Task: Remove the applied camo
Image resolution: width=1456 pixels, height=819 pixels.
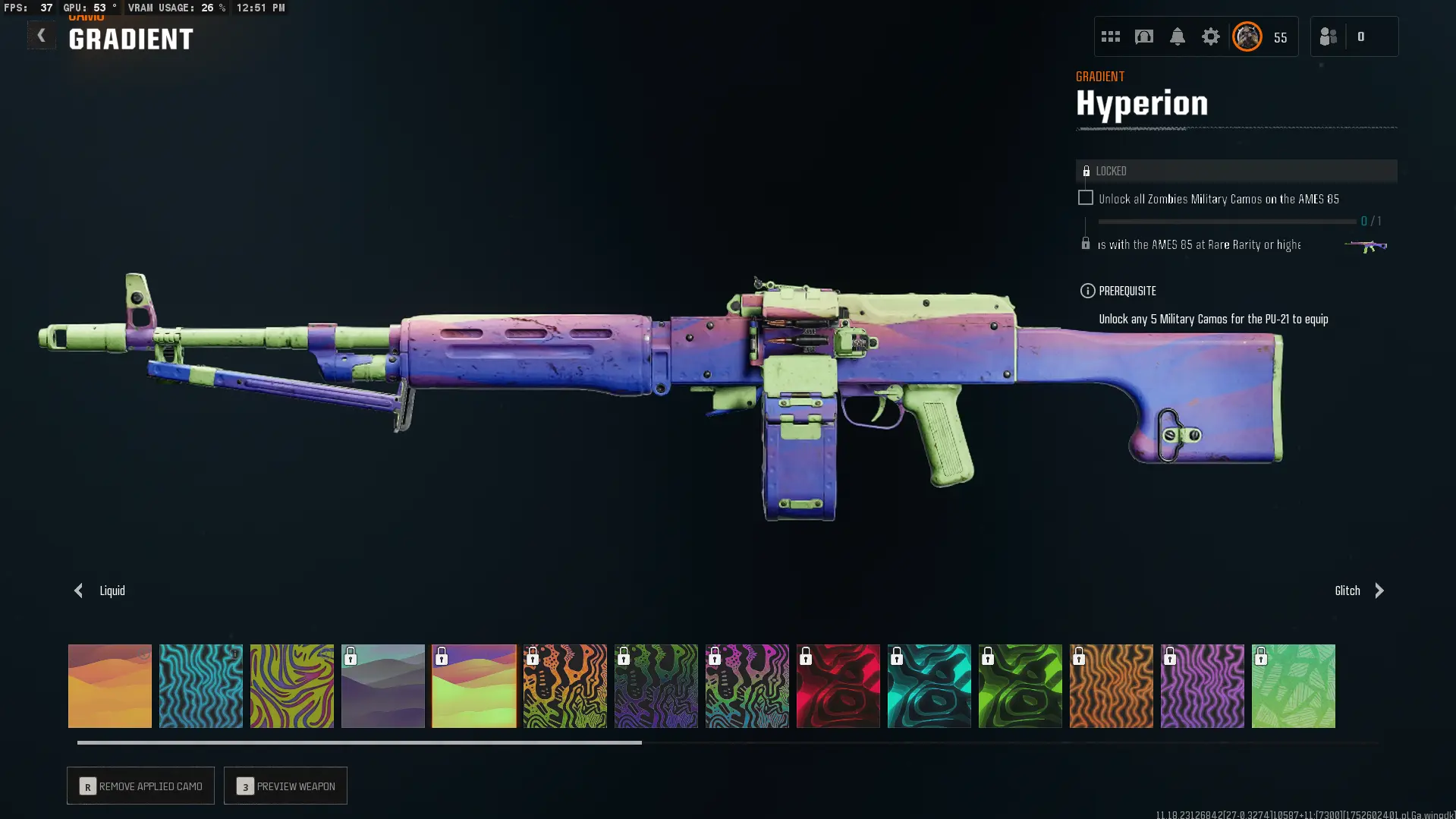Action: click(x=140, y=786)
